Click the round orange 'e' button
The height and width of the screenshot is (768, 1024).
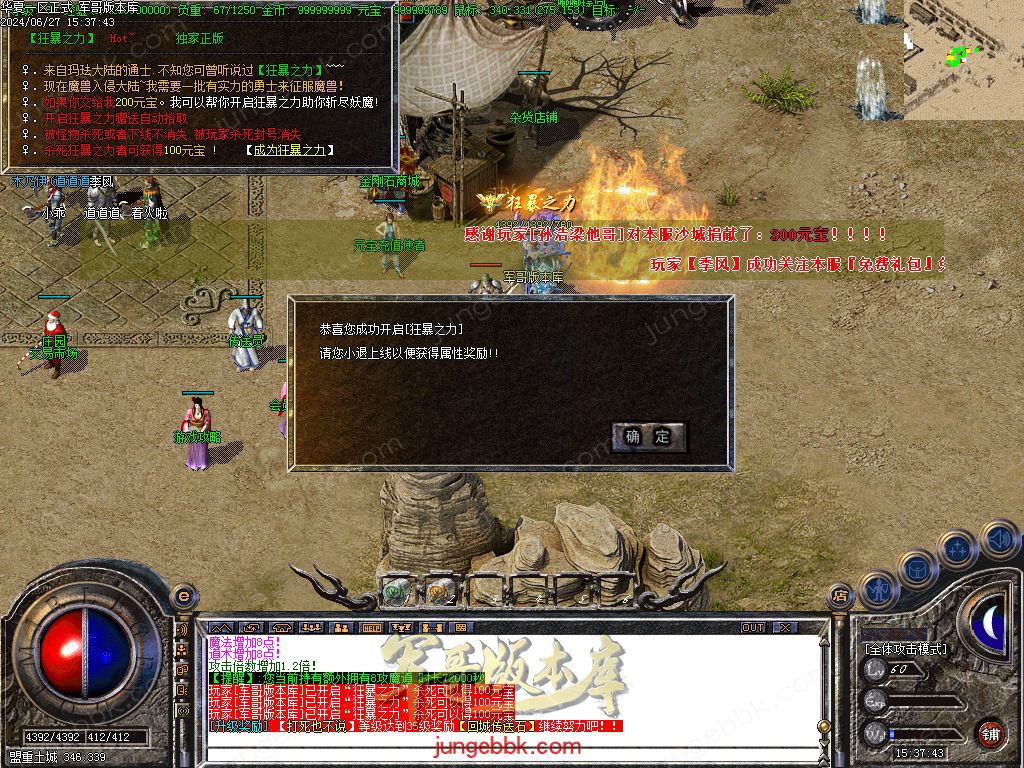(x=183, y=596)
